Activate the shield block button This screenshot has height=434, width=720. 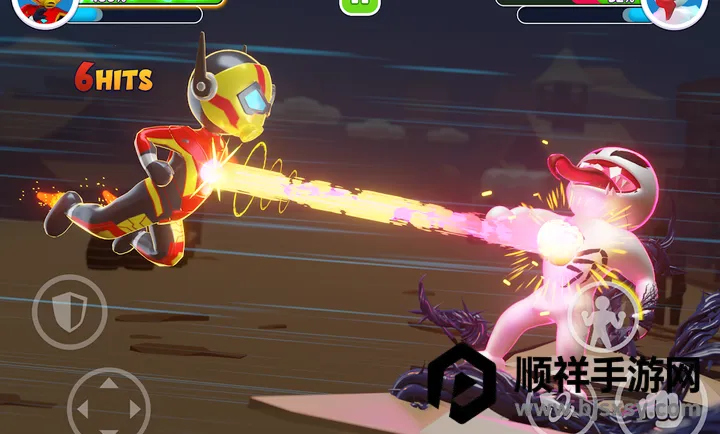pyautogui.click(x=69, y=313)
